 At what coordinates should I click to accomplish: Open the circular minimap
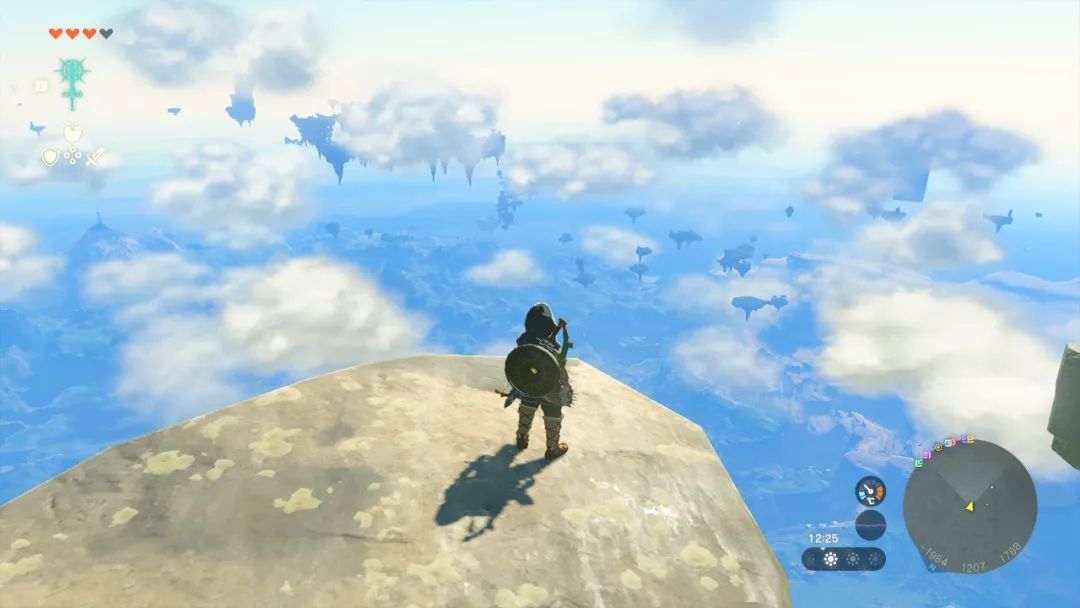coord(969,505)
